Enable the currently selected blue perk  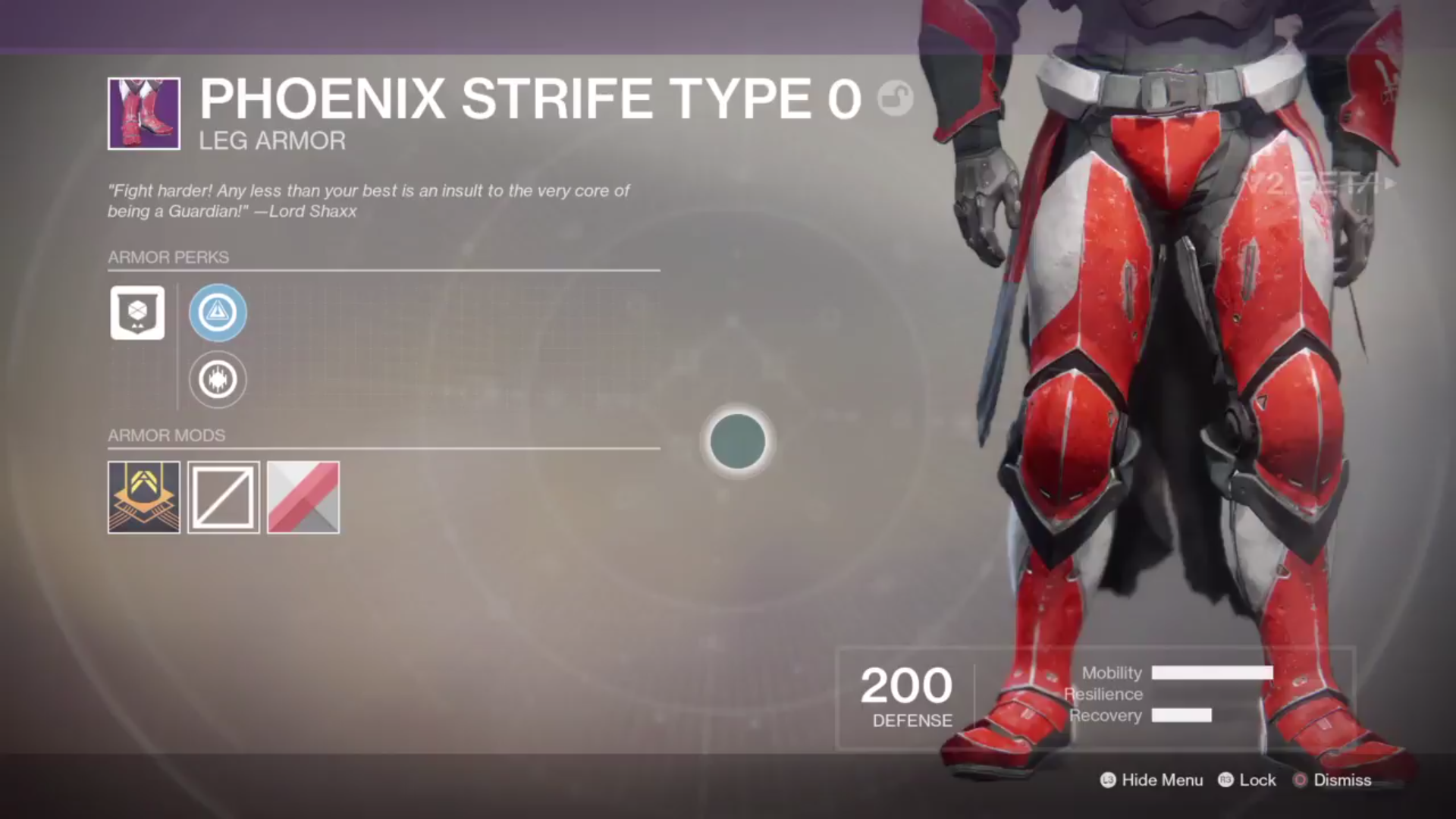[217, 312]
